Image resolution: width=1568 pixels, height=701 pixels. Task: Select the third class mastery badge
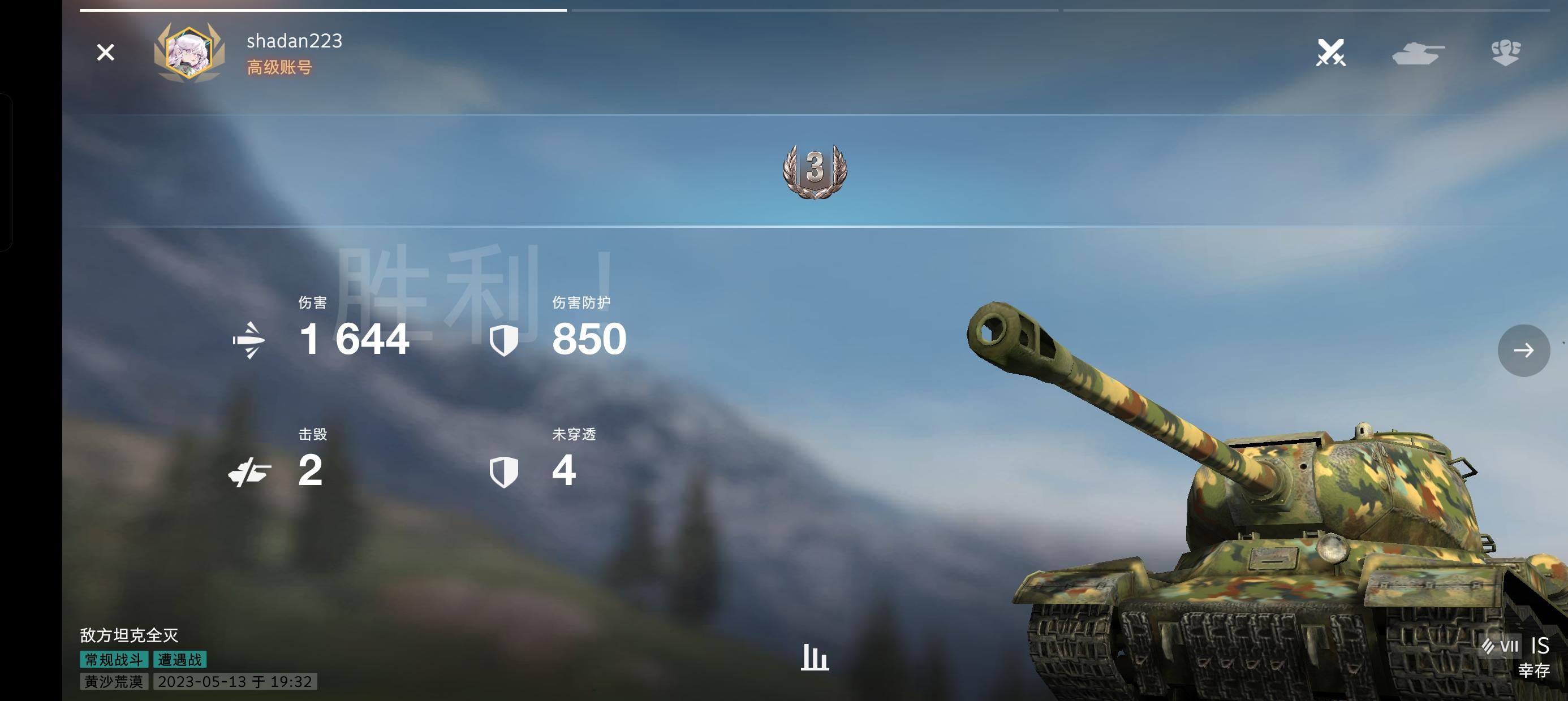[815, 171]
